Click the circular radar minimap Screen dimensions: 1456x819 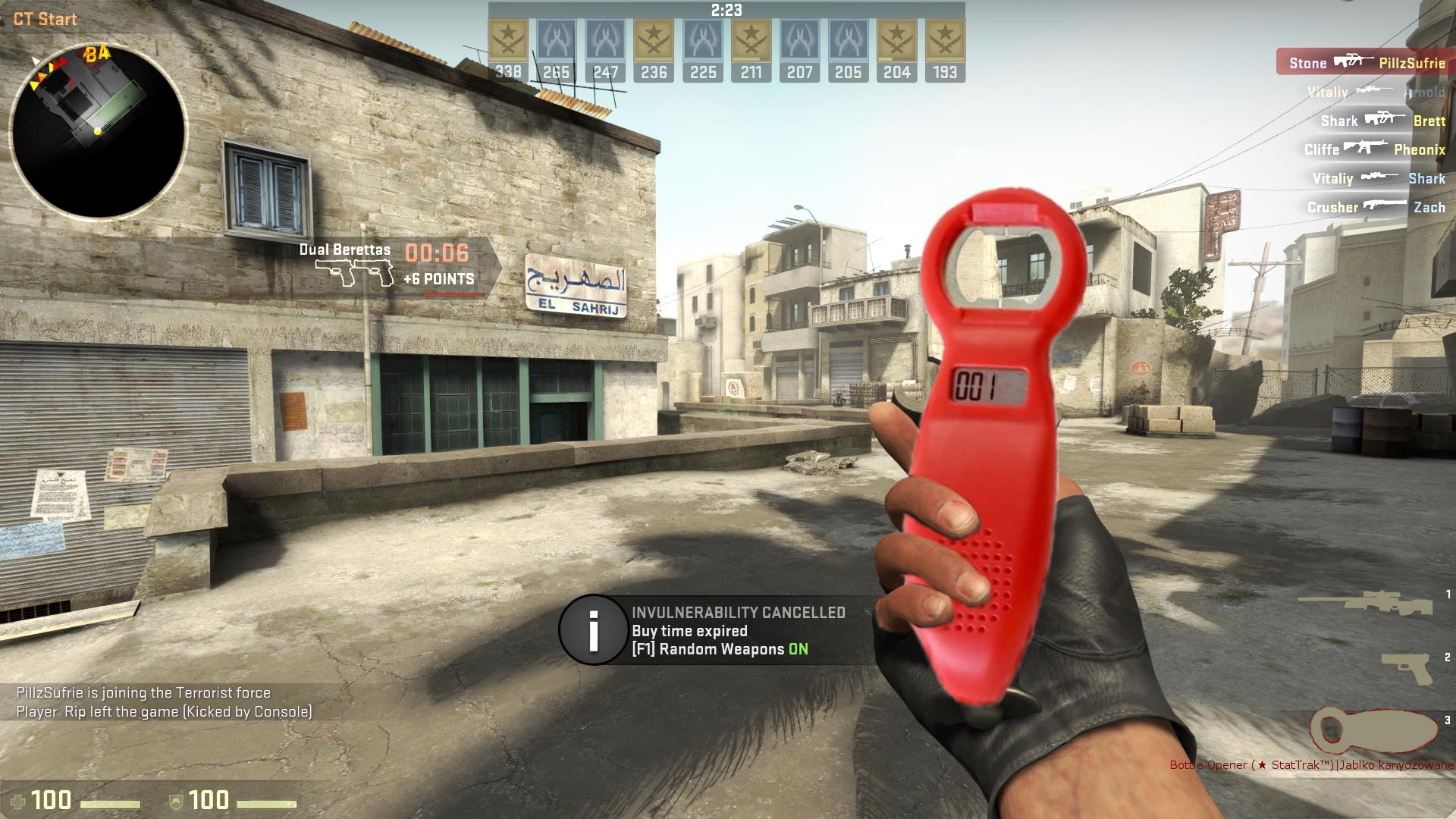(x=99, y=130)
